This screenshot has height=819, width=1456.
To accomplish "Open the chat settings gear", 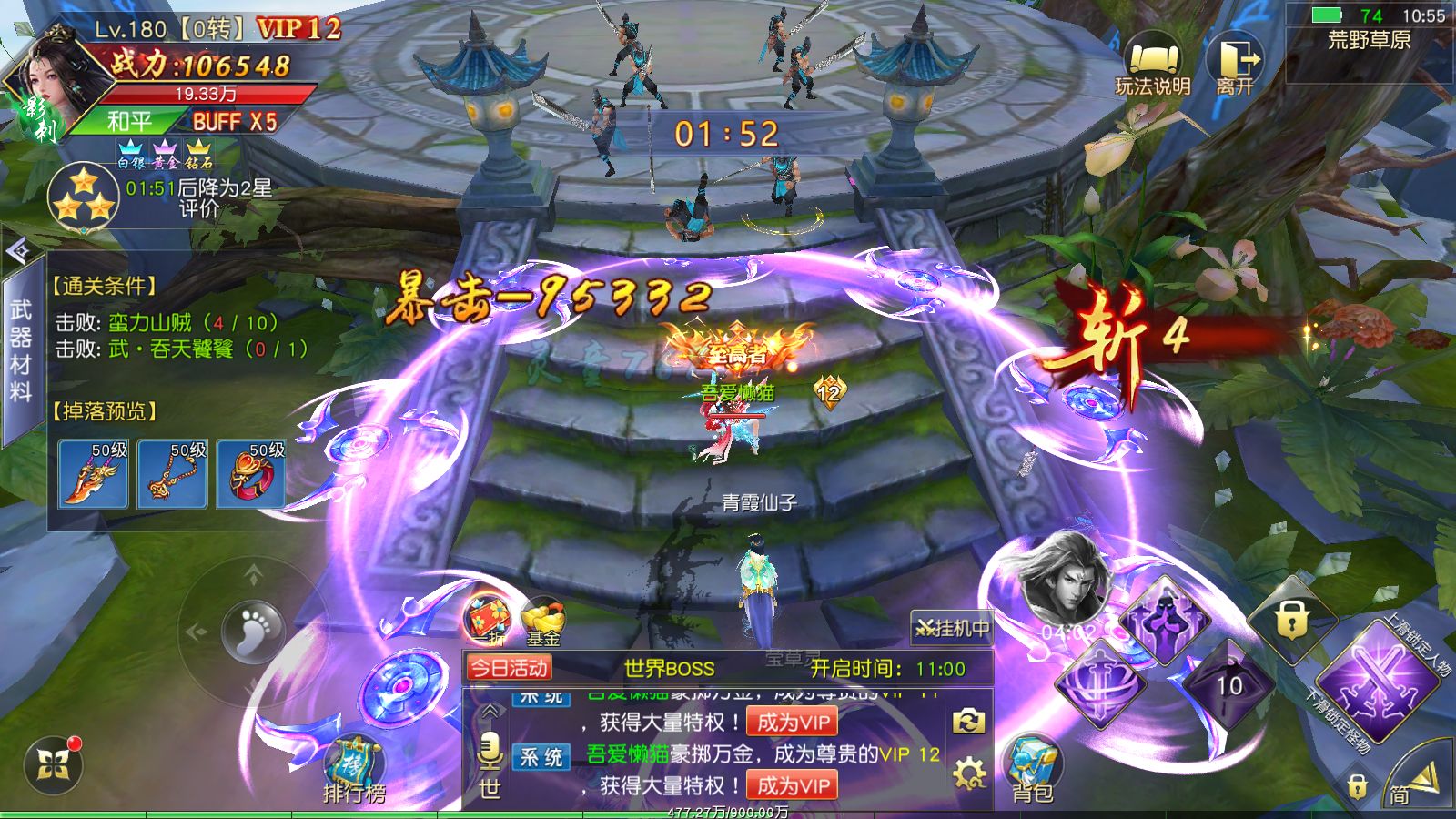I will 969,774.
